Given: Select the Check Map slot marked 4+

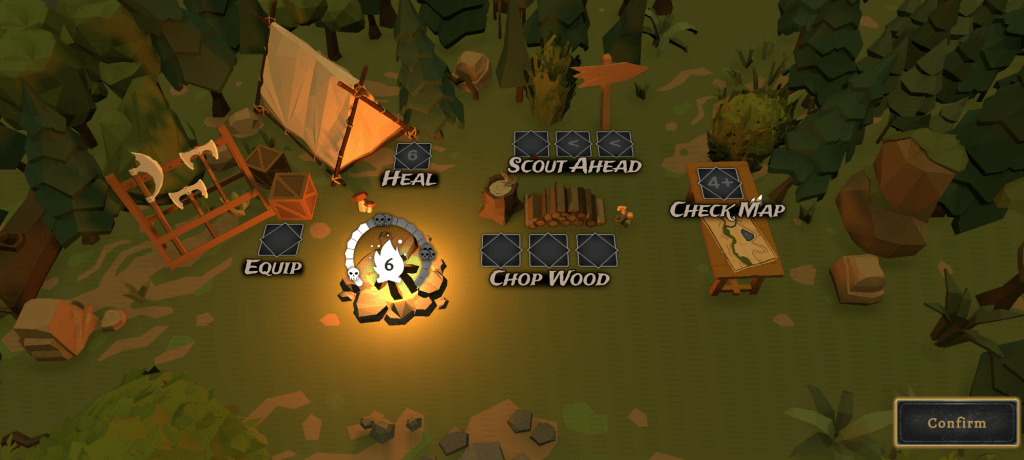Looking at the screenshot, I should pos(720,184).
